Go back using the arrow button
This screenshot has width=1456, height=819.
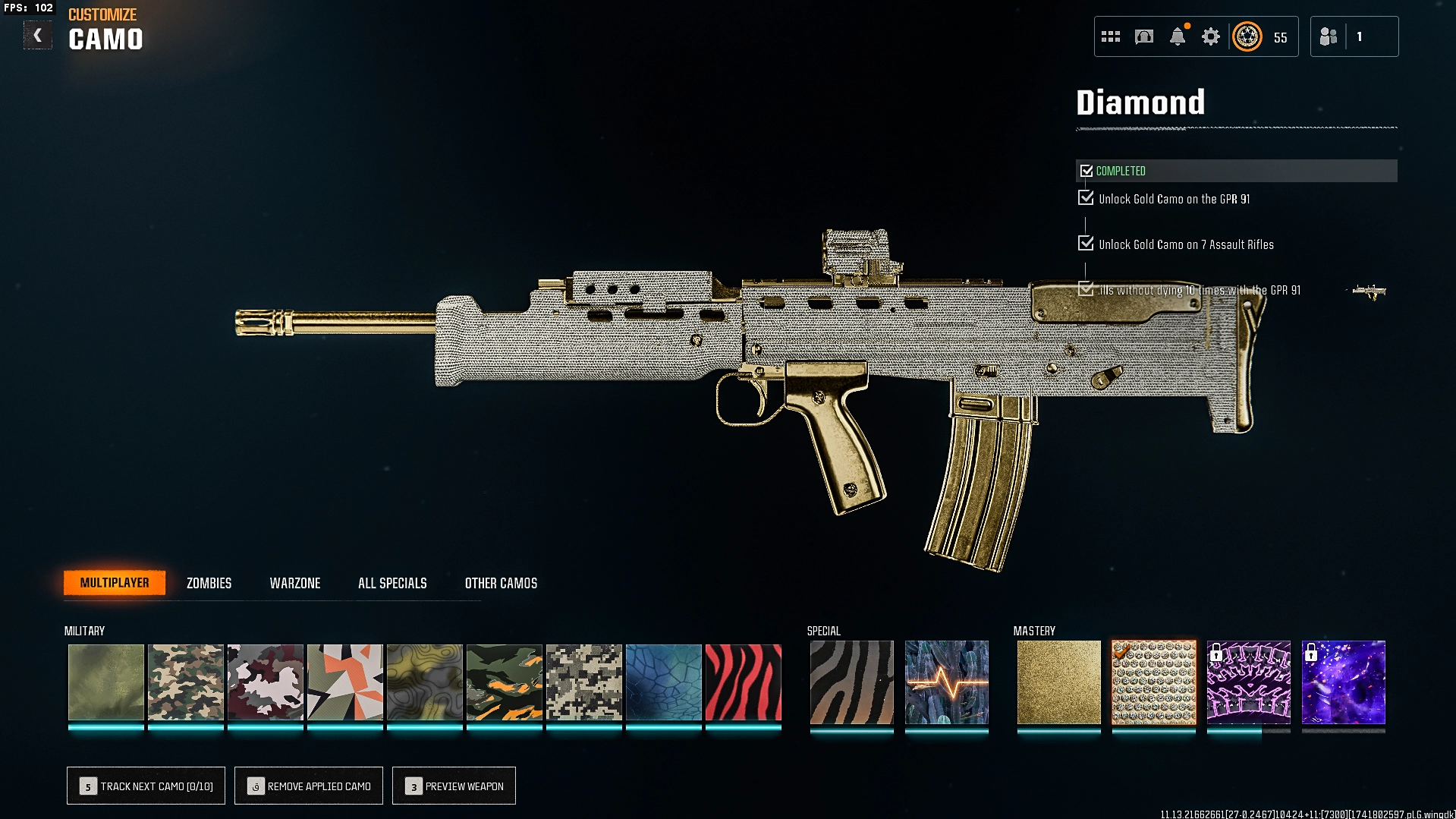point(37,36)
